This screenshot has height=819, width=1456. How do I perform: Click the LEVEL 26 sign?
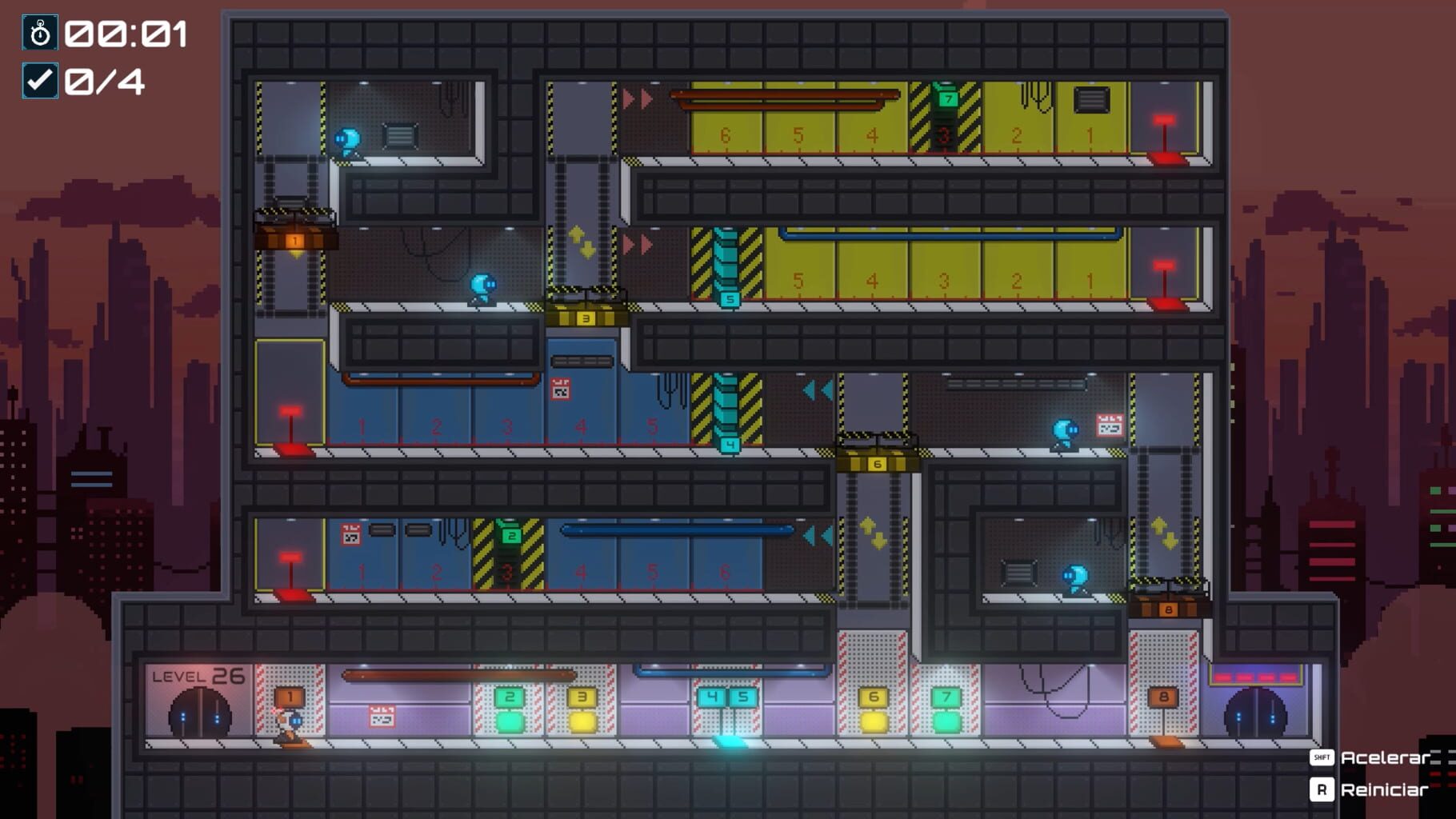tap(198, 674)
